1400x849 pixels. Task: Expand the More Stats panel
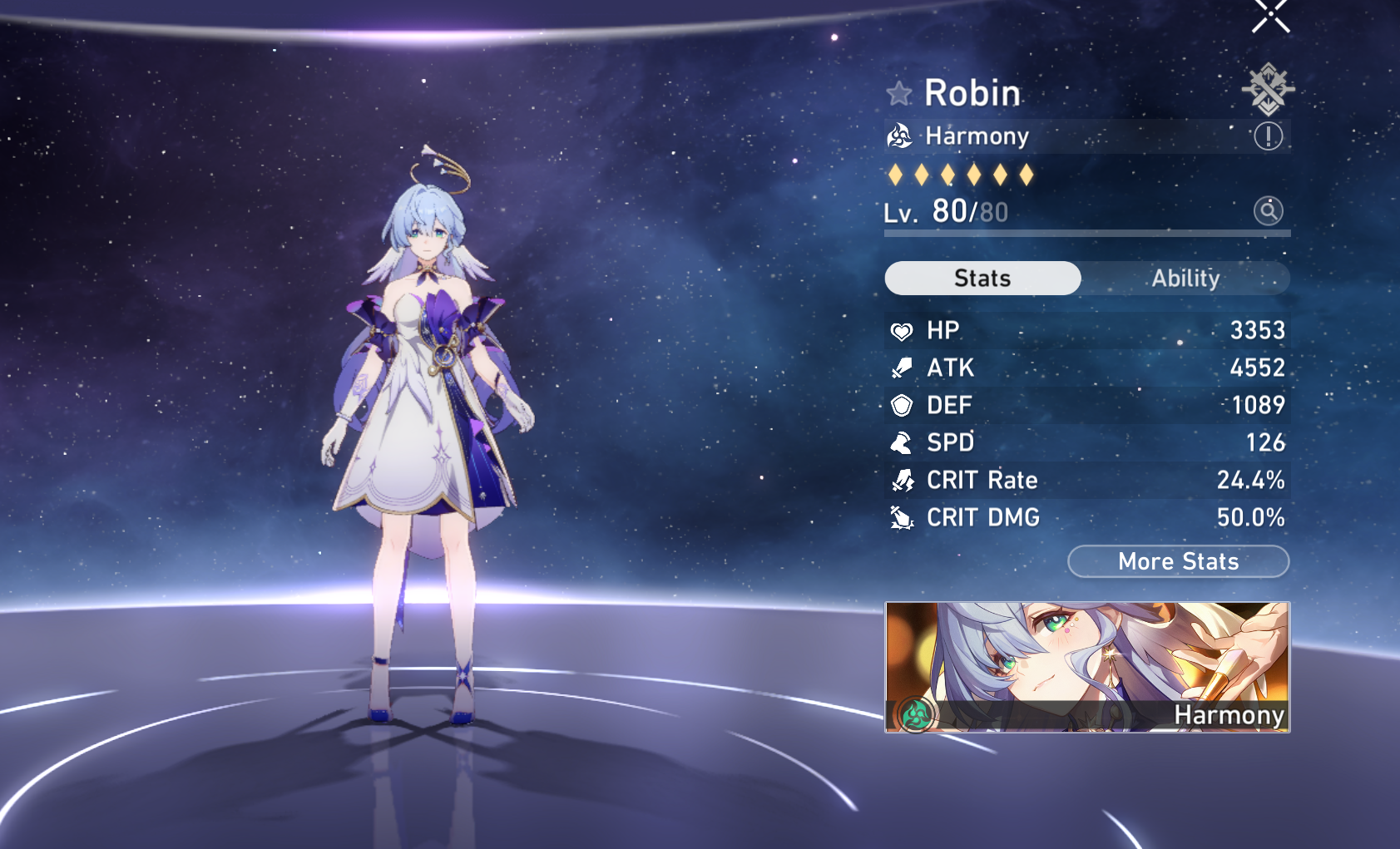pyautogui.click(x=1177, y=561)
